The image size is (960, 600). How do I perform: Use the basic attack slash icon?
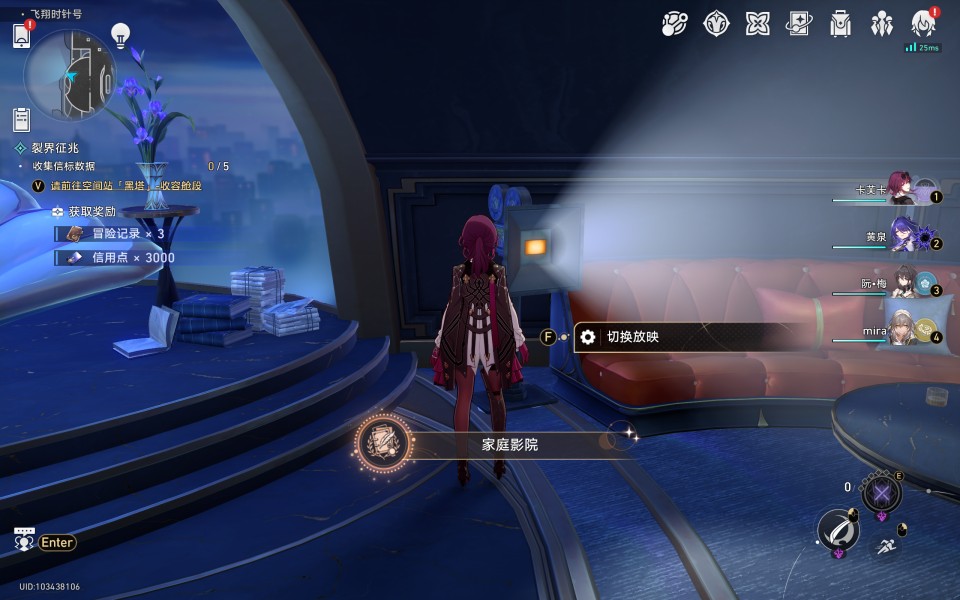pyautogui.click(x=837, y=529)
